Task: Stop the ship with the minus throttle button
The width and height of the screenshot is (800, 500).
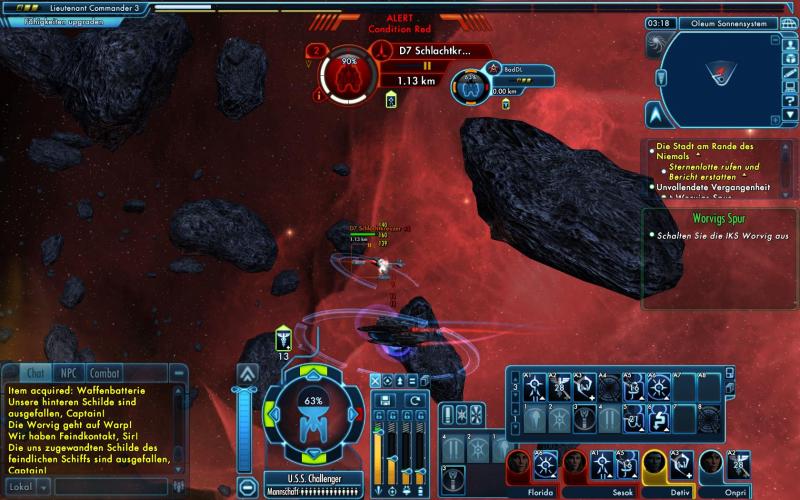Action: coord(247,488)
